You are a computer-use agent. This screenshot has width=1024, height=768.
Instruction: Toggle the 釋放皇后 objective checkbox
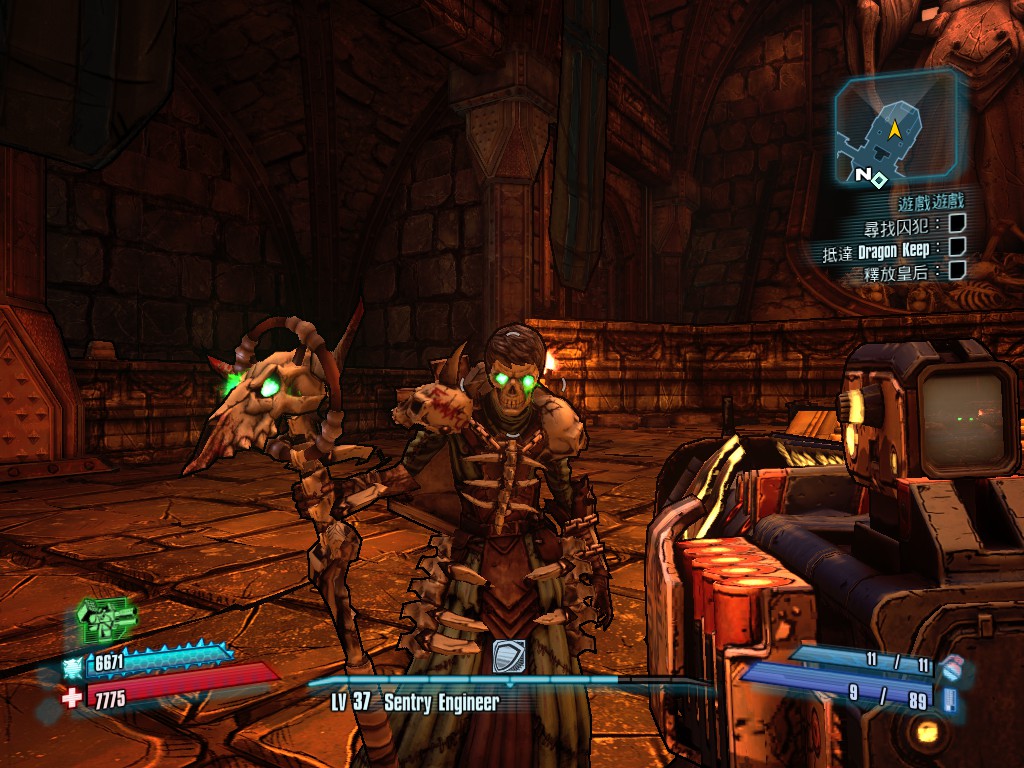pyautogui.click(x=957, y=270)
